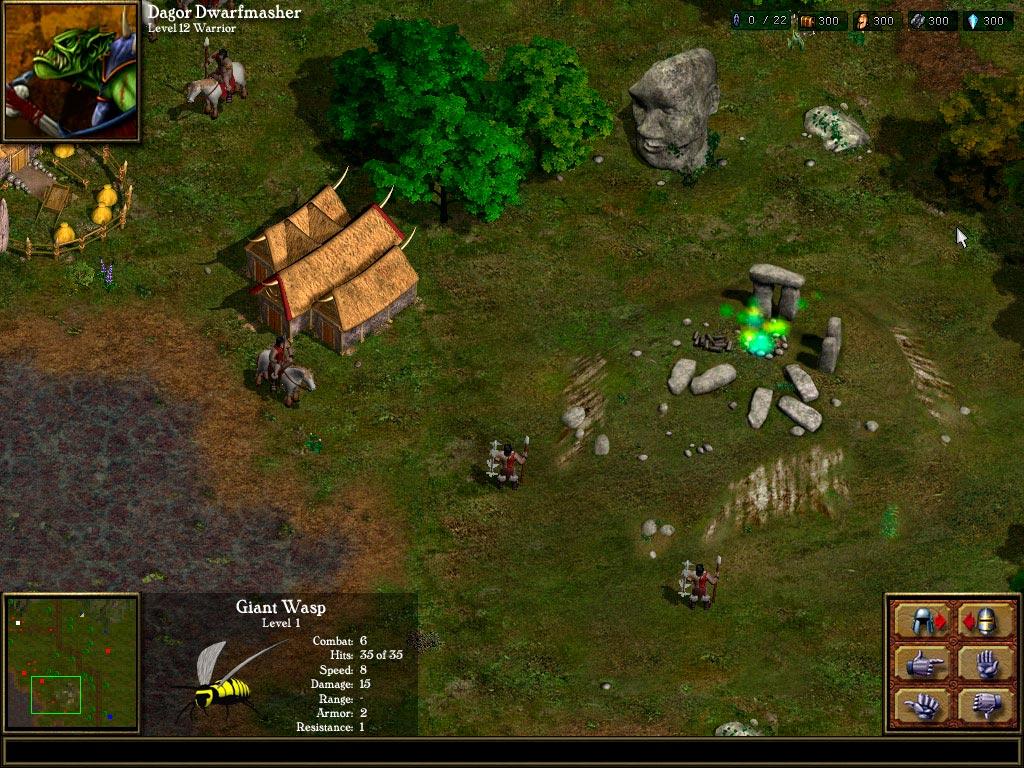Select Dagor Dwarfmasher's hero portrait

point(71,70)
